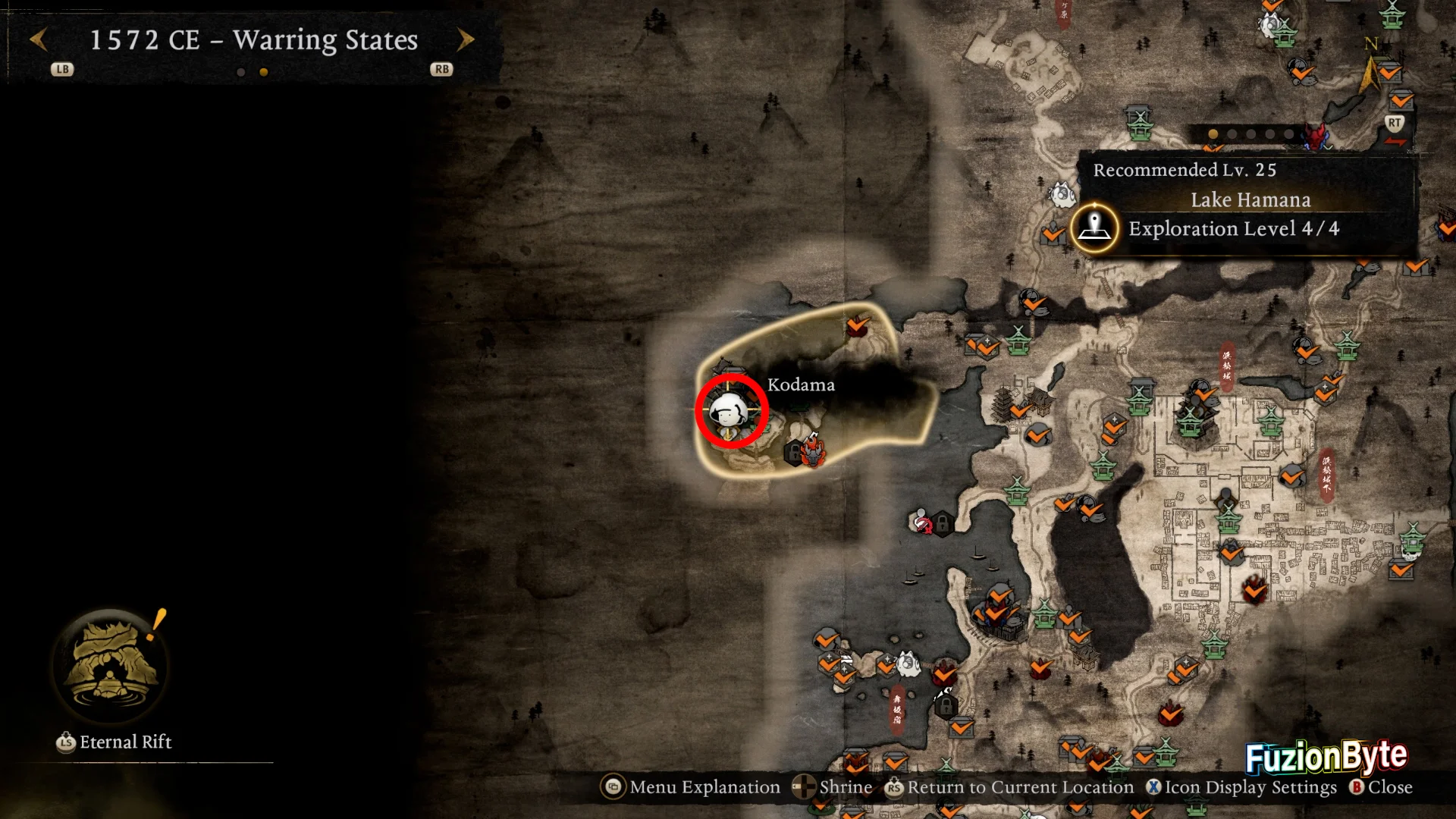Click the Lake Hamana exploration level icon
The width and height of the screenshot is (1456, 819).
pyautogui.click(x=1094, y=227)
